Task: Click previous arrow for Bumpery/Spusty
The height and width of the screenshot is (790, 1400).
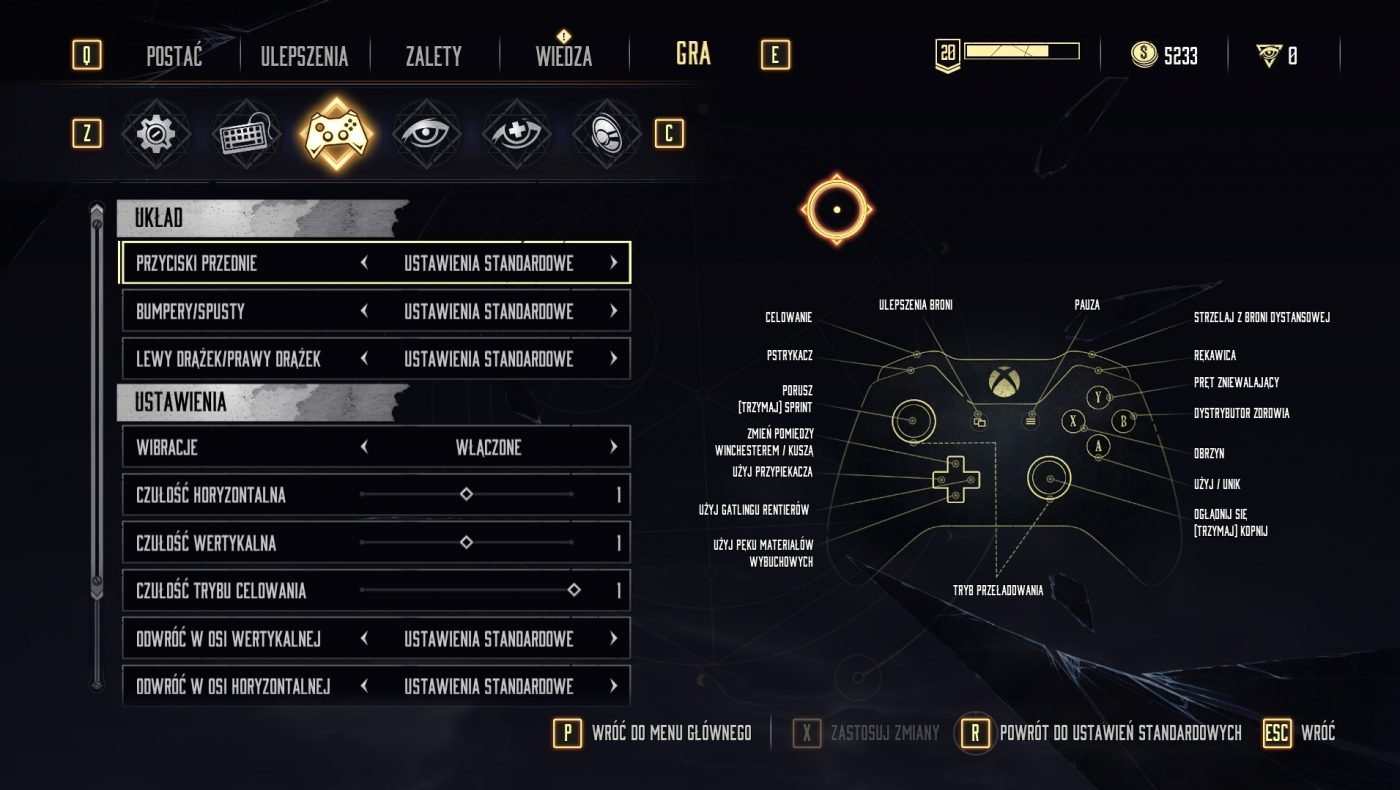Action: coord(364,311)
